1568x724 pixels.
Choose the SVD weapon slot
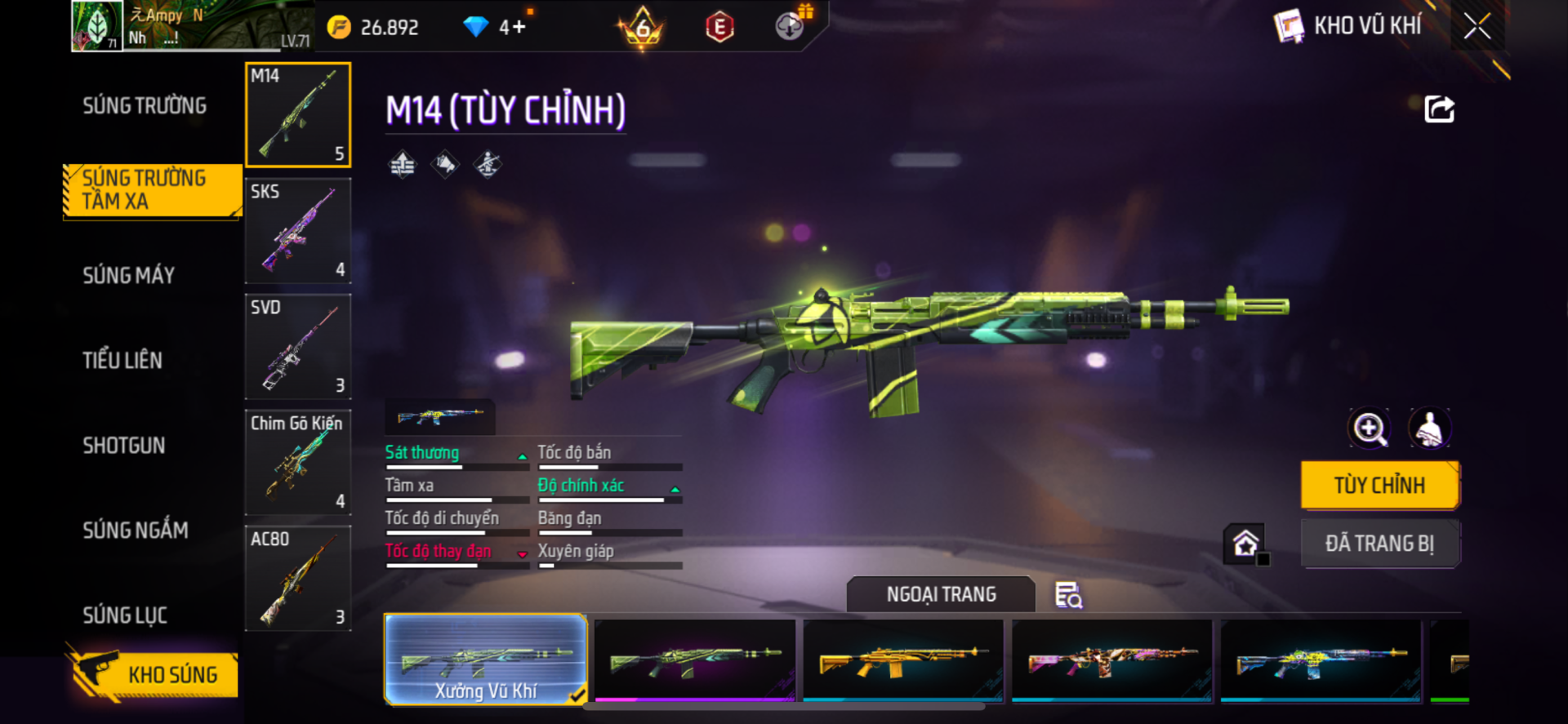298,347
